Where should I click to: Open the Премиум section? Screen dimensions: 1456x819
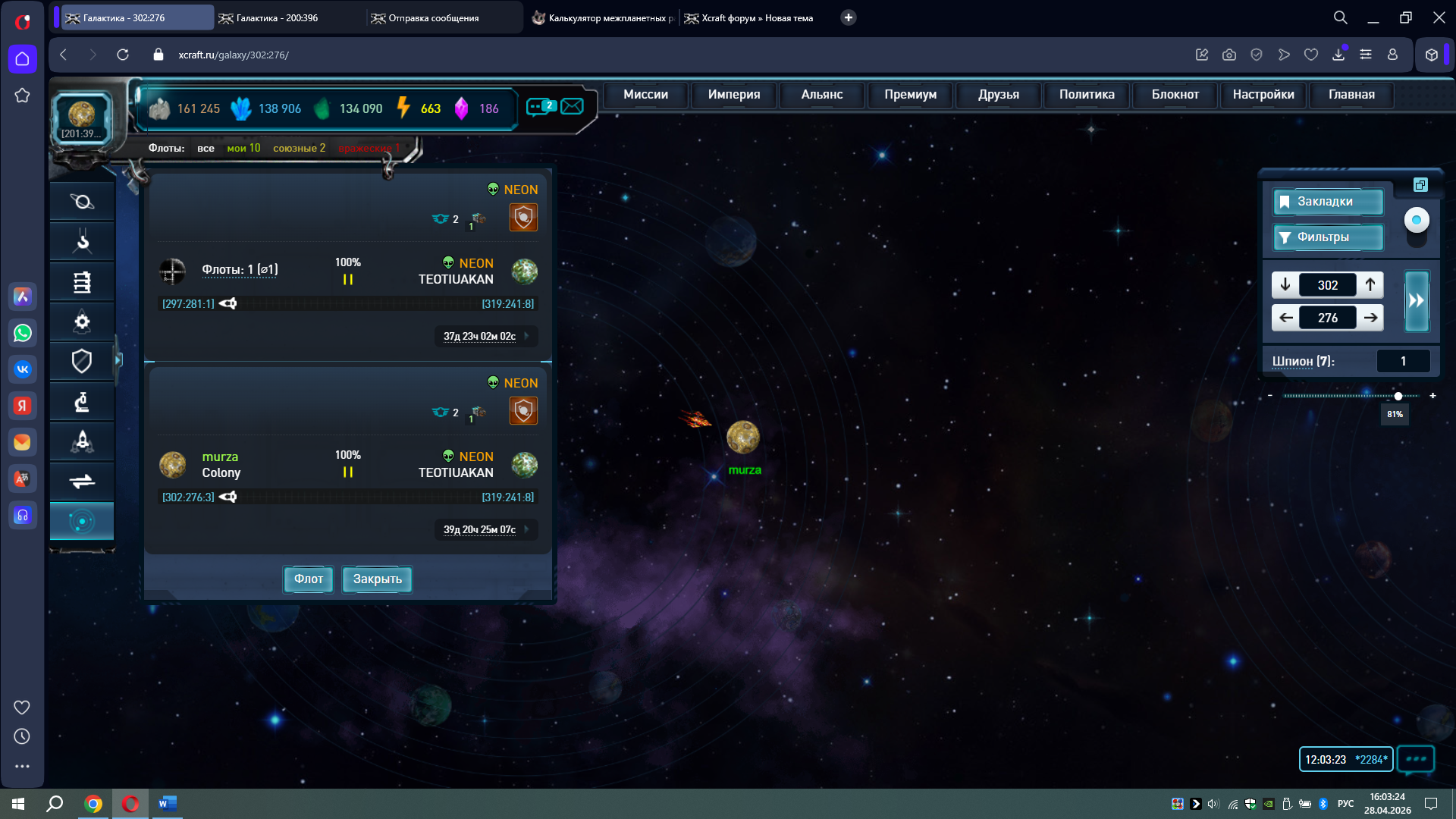pos(910,95)
